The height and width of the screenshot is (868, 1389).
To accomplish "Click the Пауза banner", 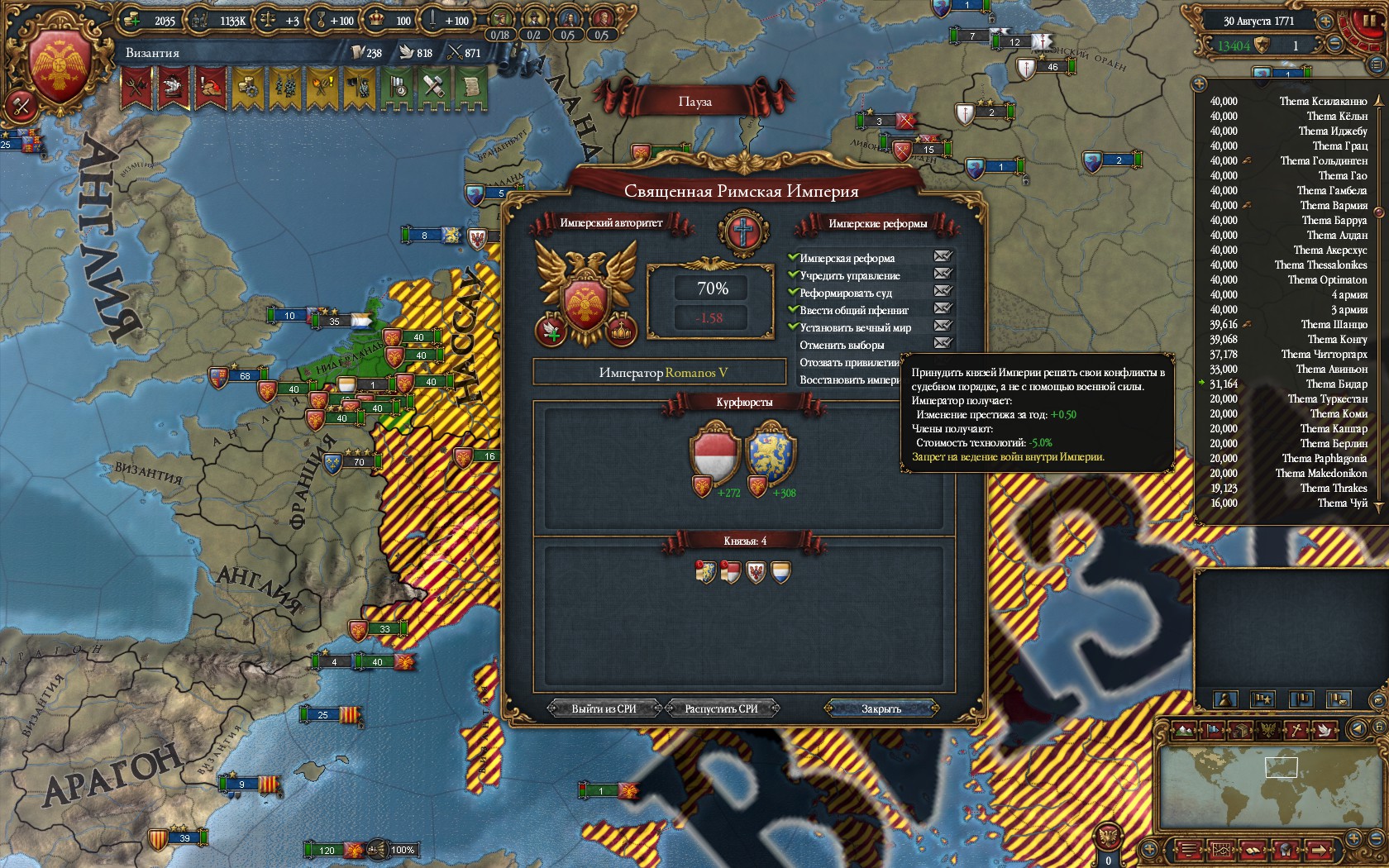I will (x=694, y=102).
